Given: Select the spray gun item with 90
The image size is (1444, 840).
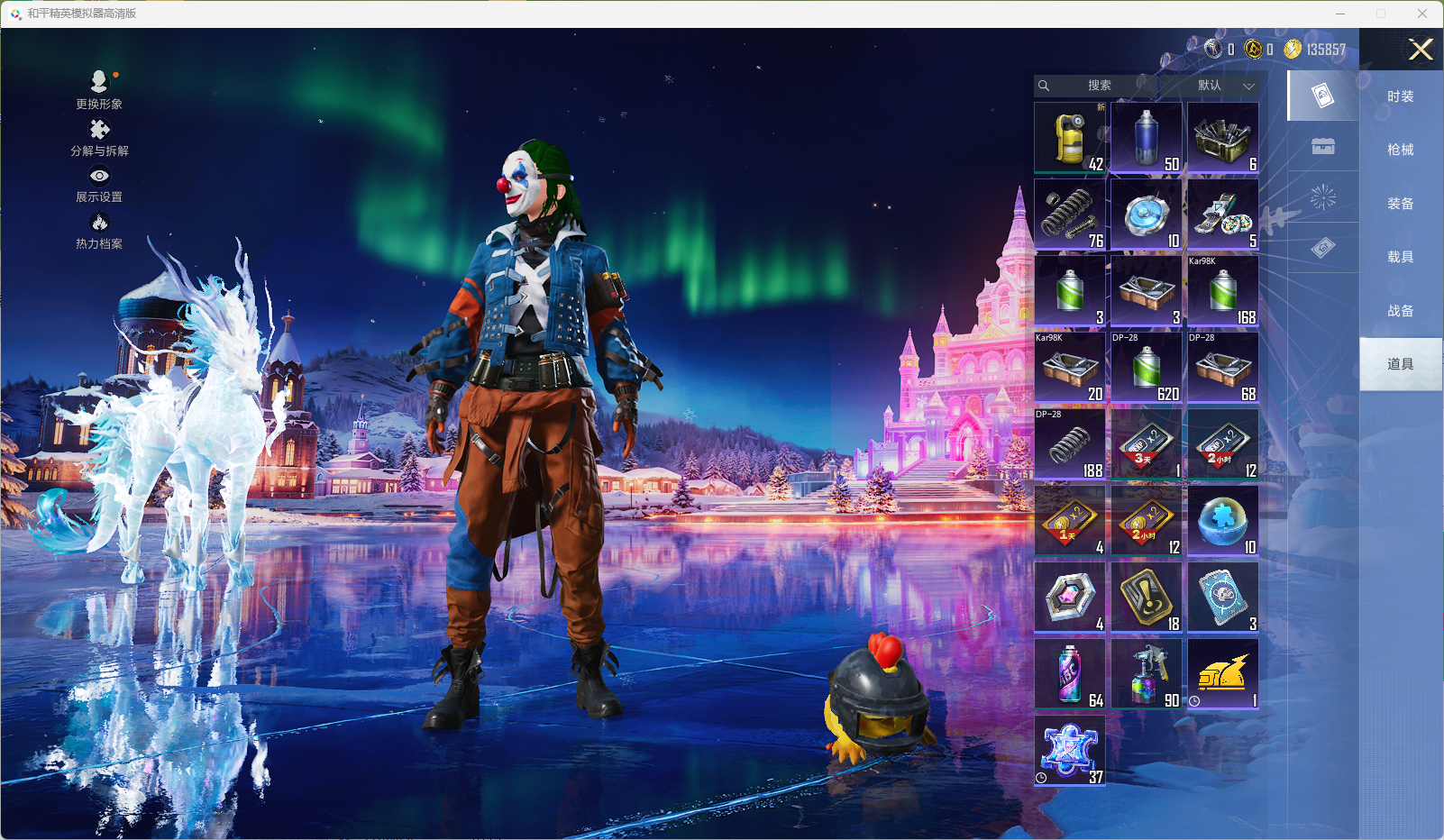Looking at the screenshot, I should [x=1147, y=673].
